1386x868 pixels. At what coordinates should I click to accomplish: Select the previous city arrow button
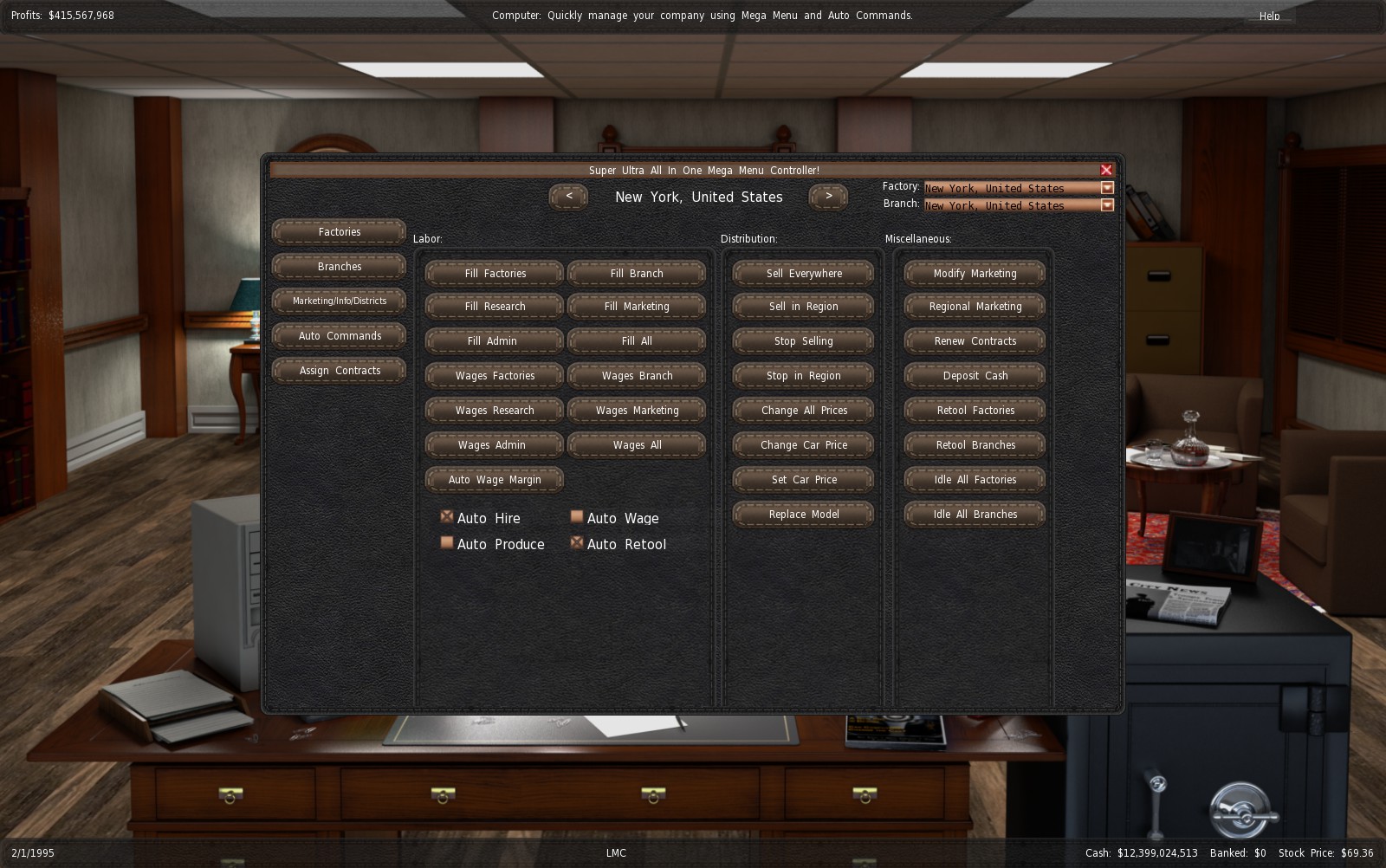coord(568,197)
